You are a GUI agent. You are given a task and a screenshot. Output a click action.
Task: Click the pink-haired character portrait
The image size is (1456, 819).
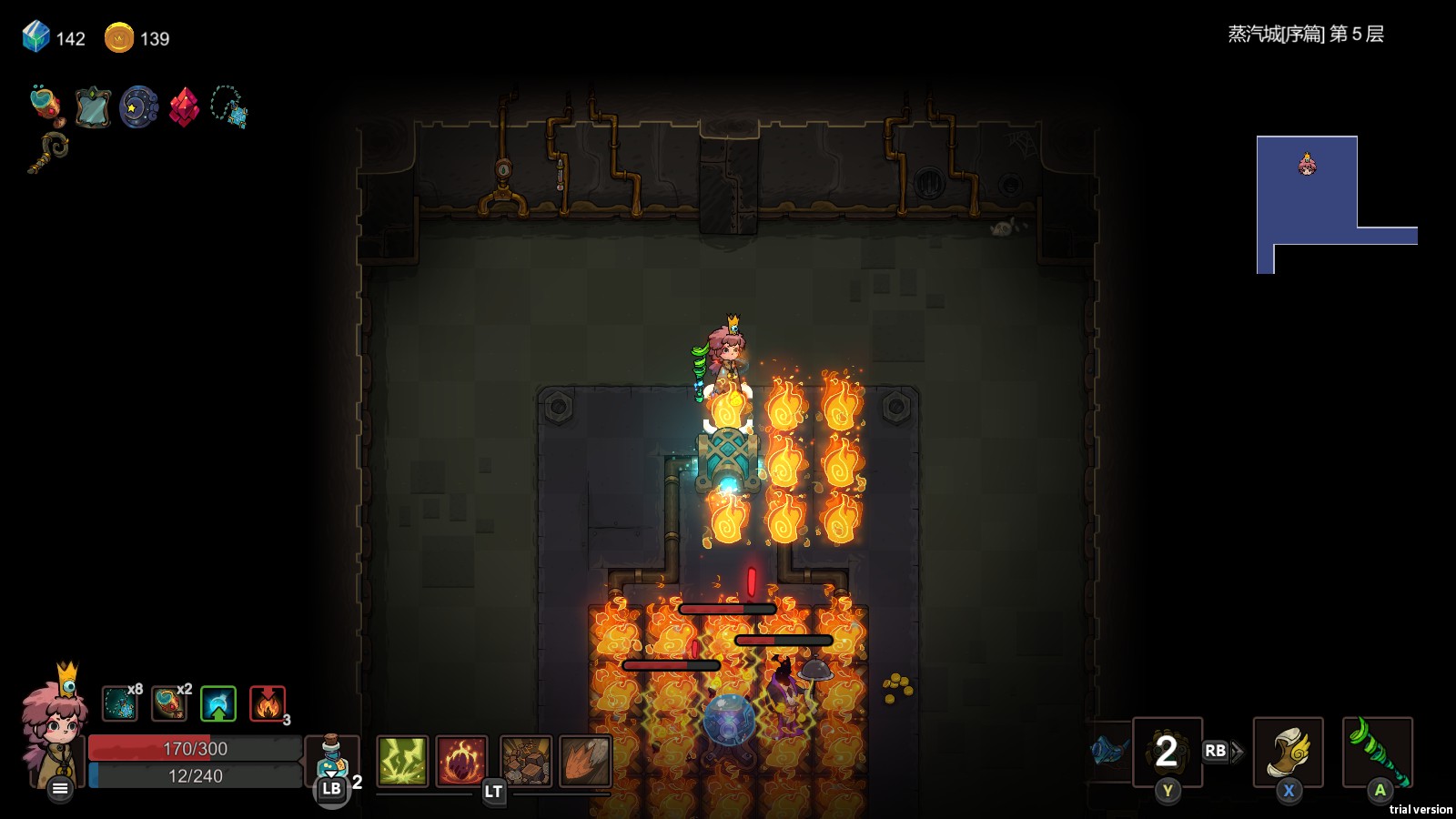(55, 721)
